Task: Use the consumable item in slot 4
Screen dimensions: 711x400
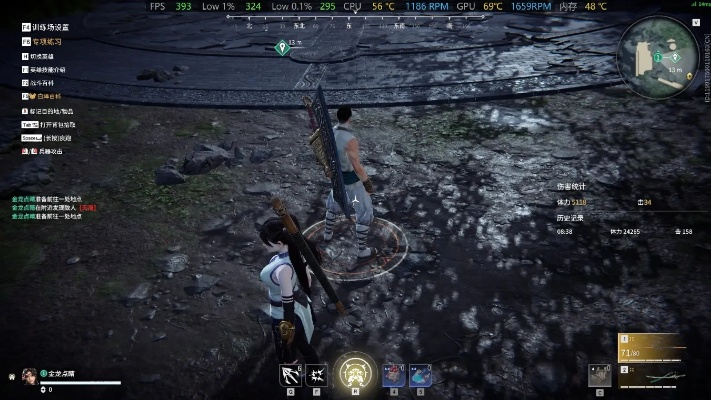Action: click(x=393, y=375)
